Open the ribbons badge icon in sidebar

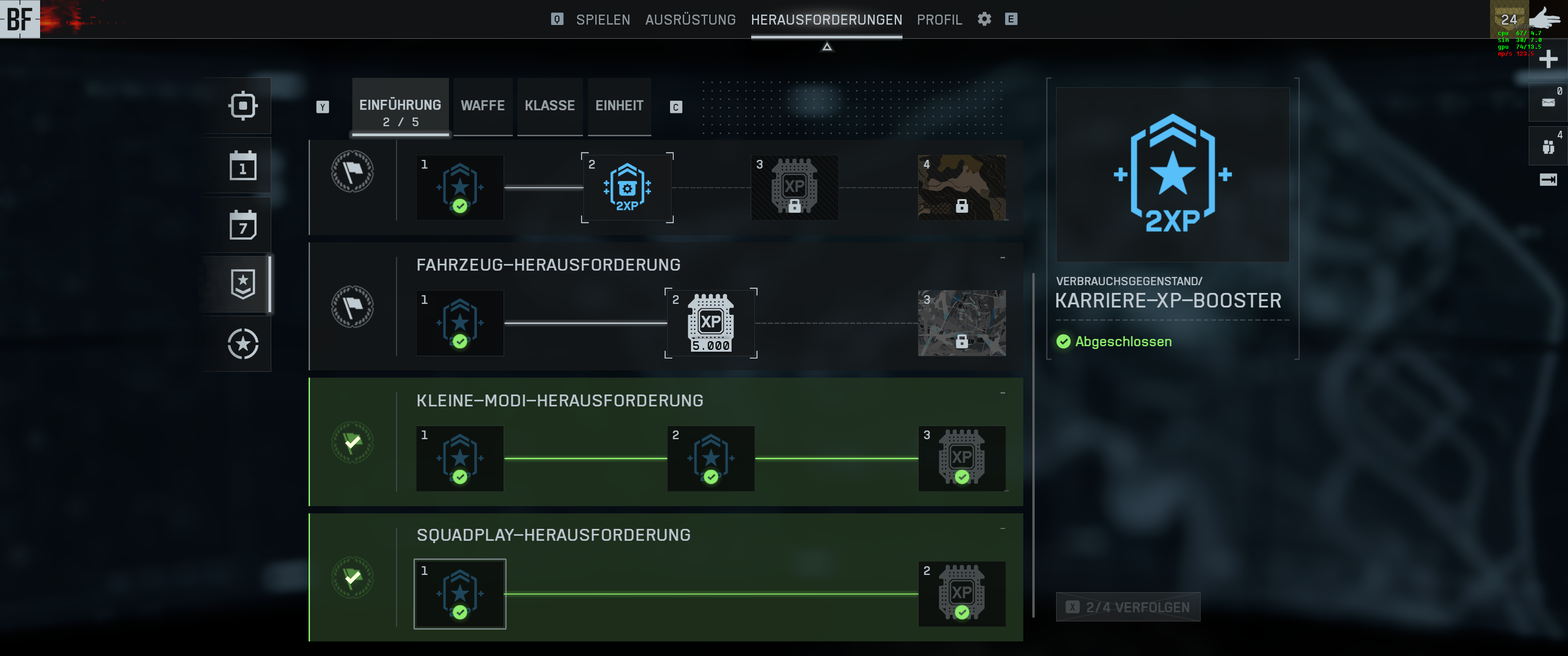243,283
